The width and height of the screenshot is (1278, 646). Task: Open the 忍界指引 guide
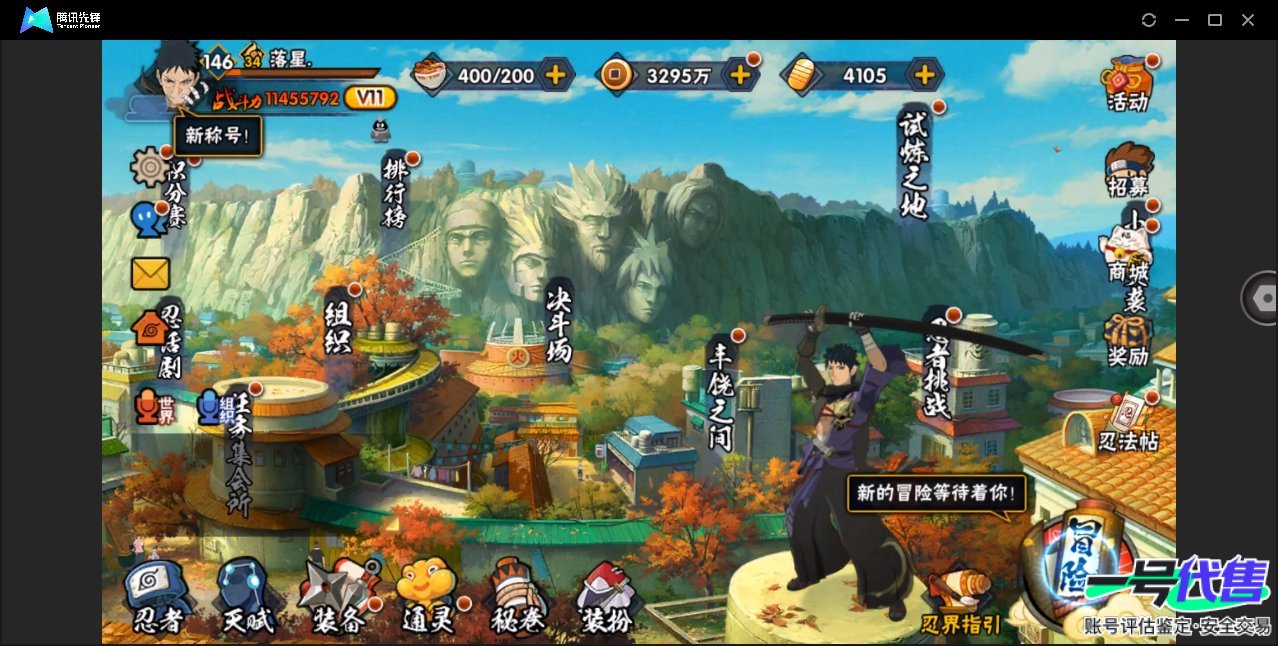coord(961,603)
